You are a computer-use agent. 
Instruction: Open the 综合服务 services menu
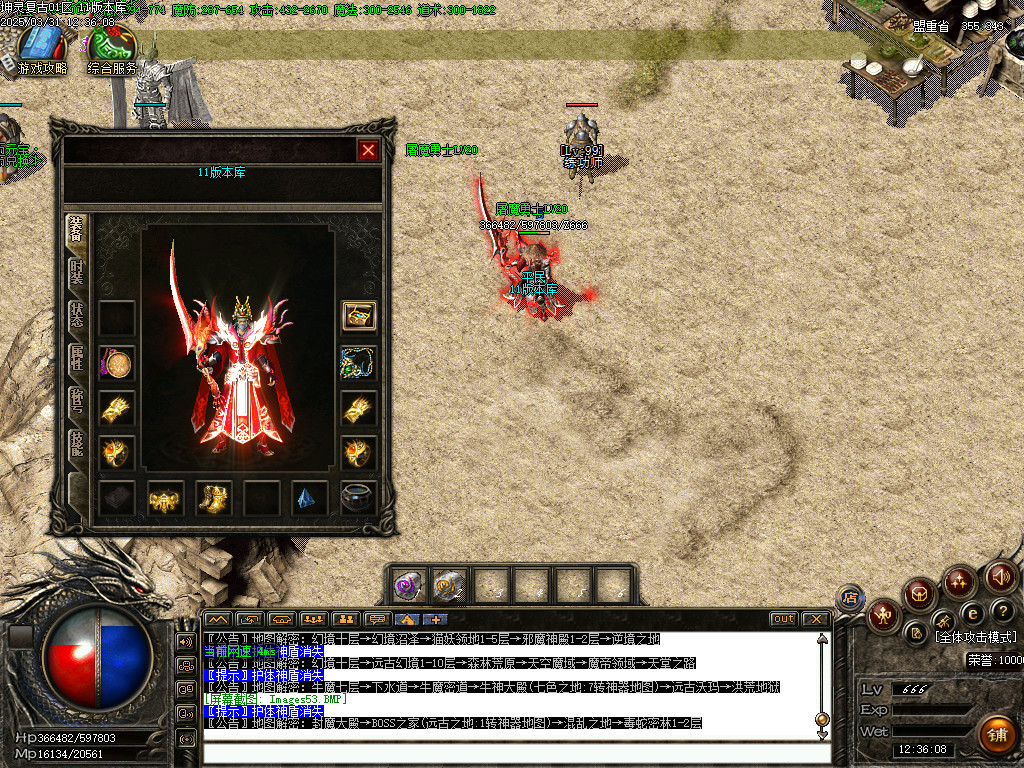(111, 50)
